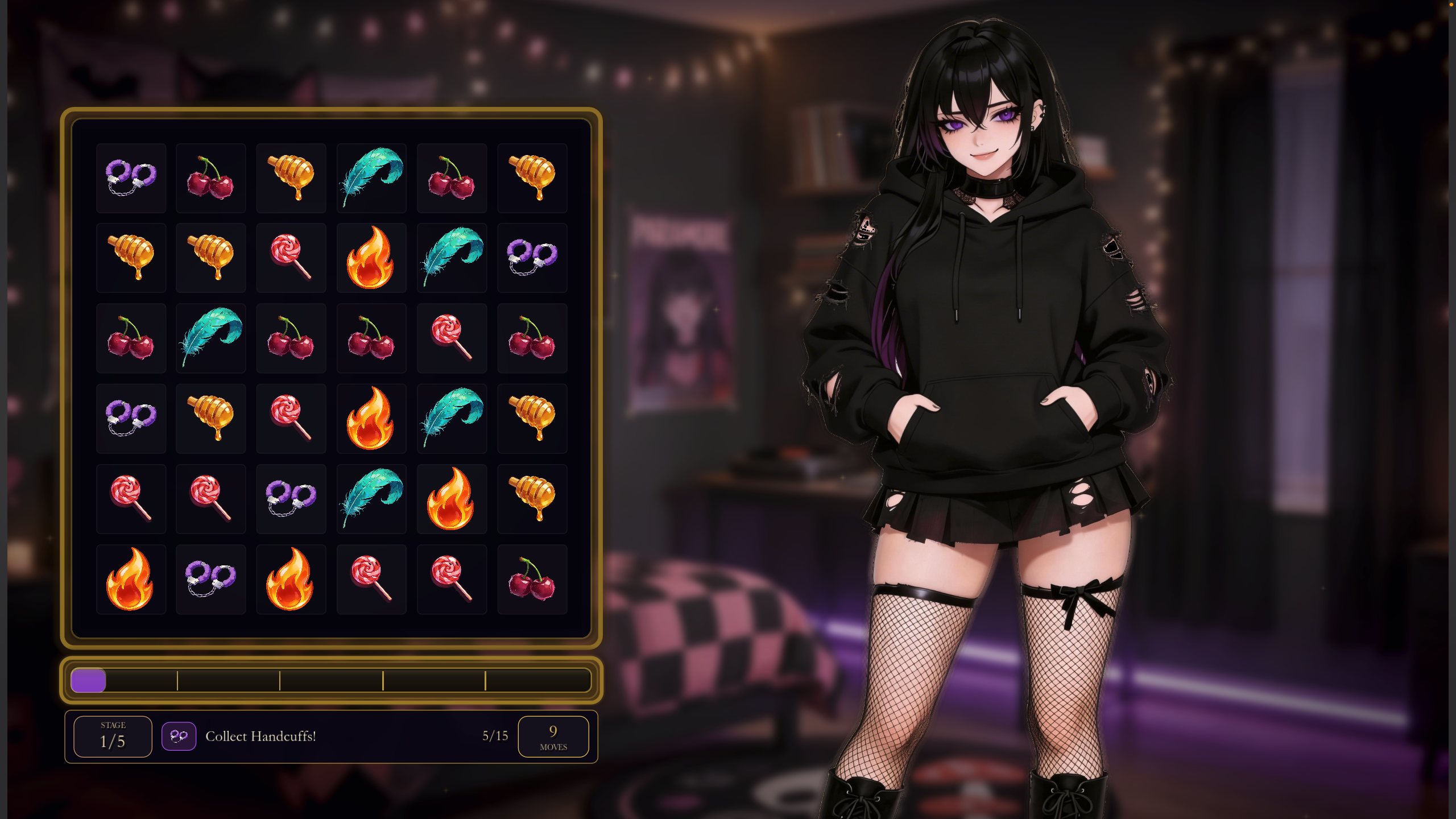Image resolution: width=1456 pixels, height=819 pixels.
Task: Click the handcuffs tile on the second row's right edge
Action: [x=532, y=257]
